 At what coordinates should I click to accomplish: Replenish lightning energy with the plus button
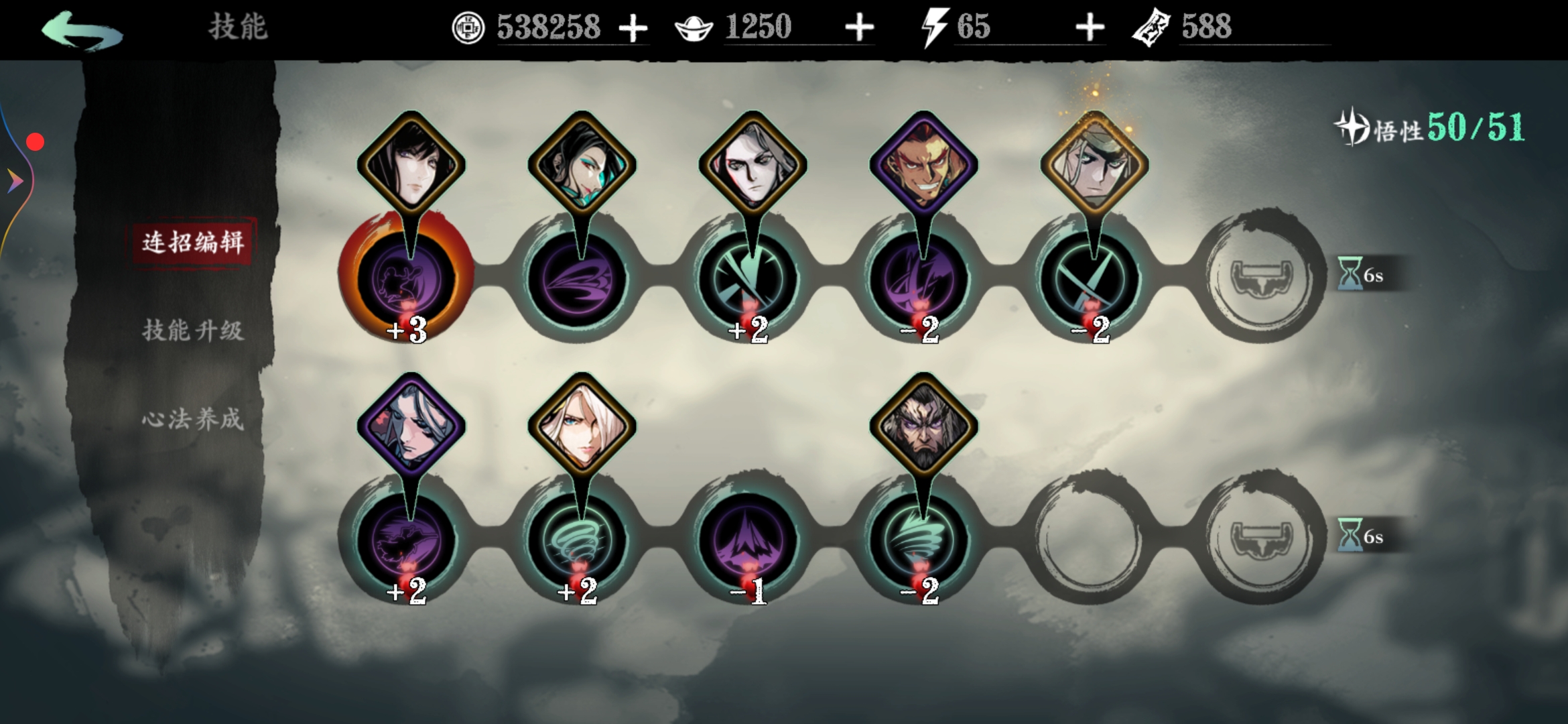1090,28
